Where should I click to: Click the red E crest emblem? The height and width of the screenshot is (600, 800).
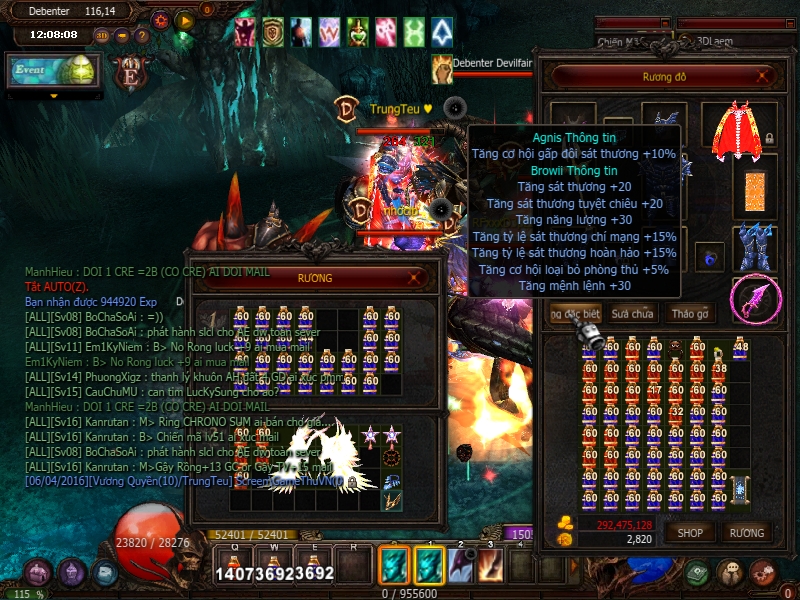[130, 71]
